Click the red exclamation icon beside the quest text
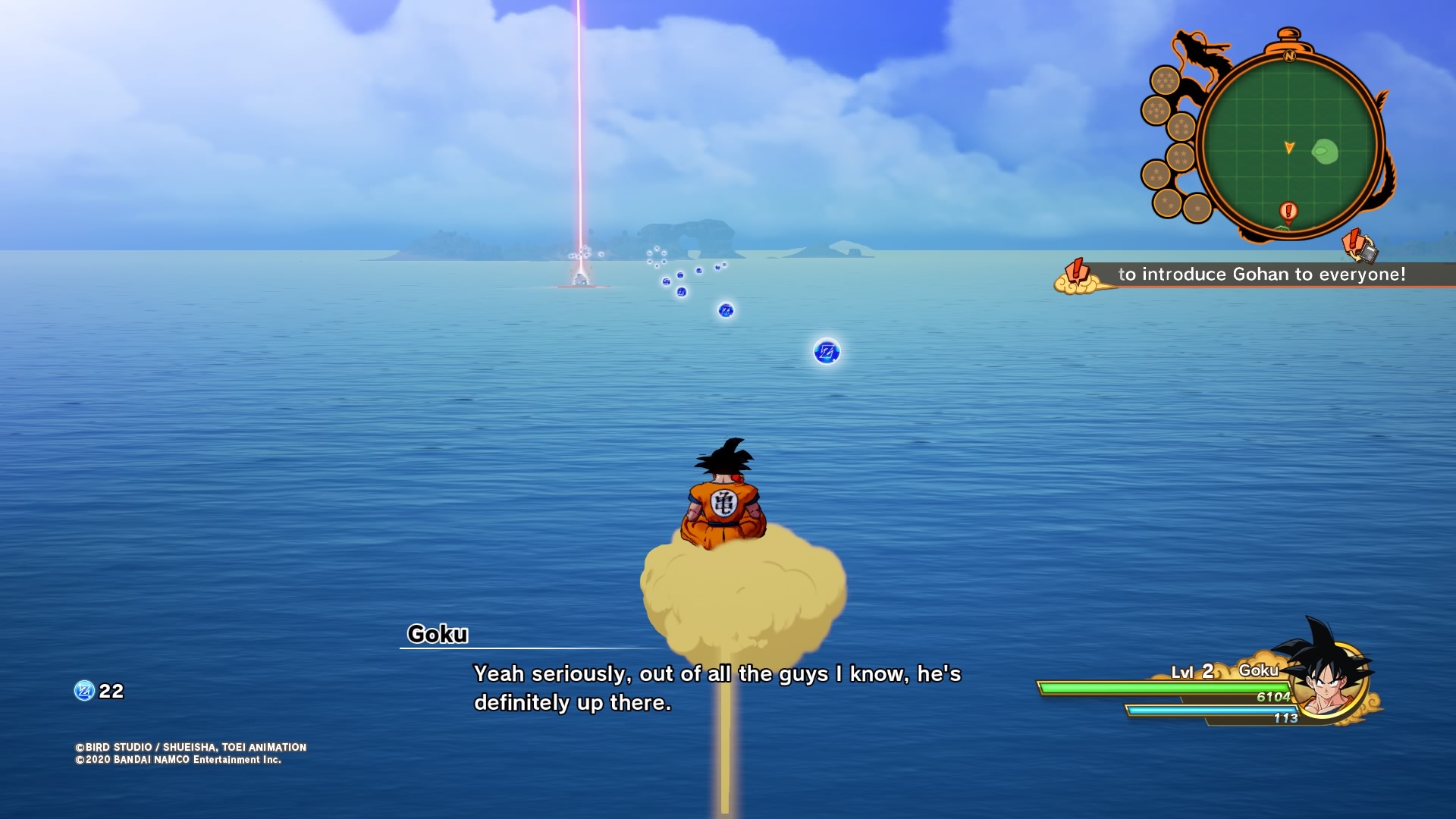Screen dimensions: 1456x819 click(1076, 272)
